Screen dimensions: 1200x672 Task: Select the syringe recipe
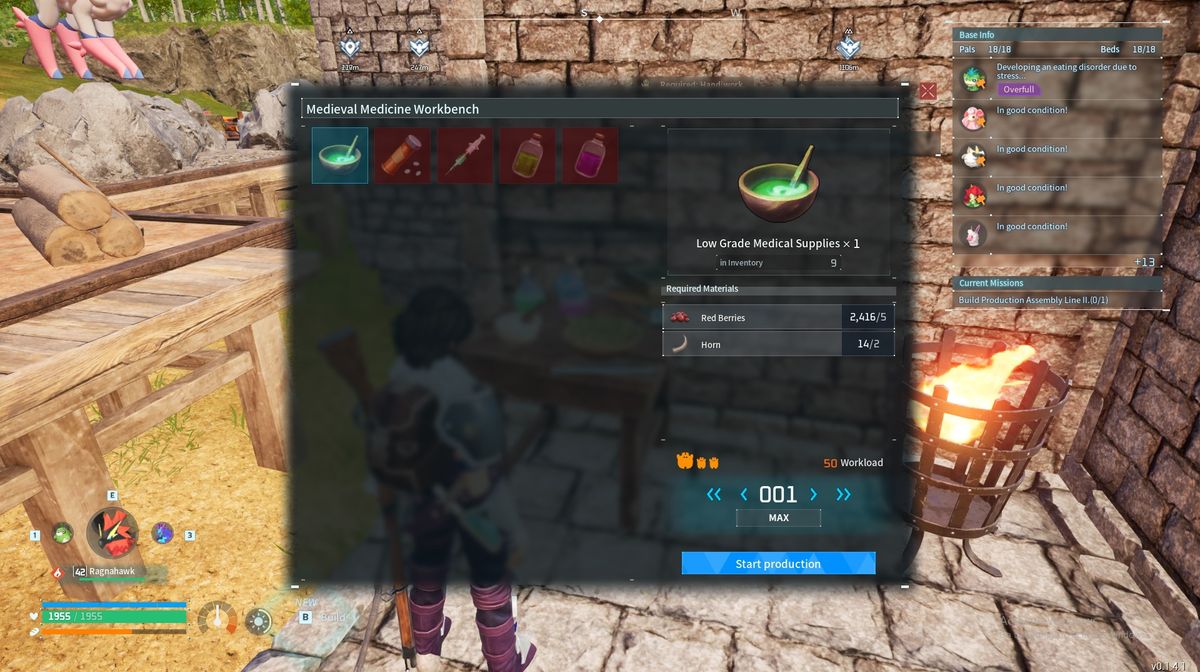(465, 155)
